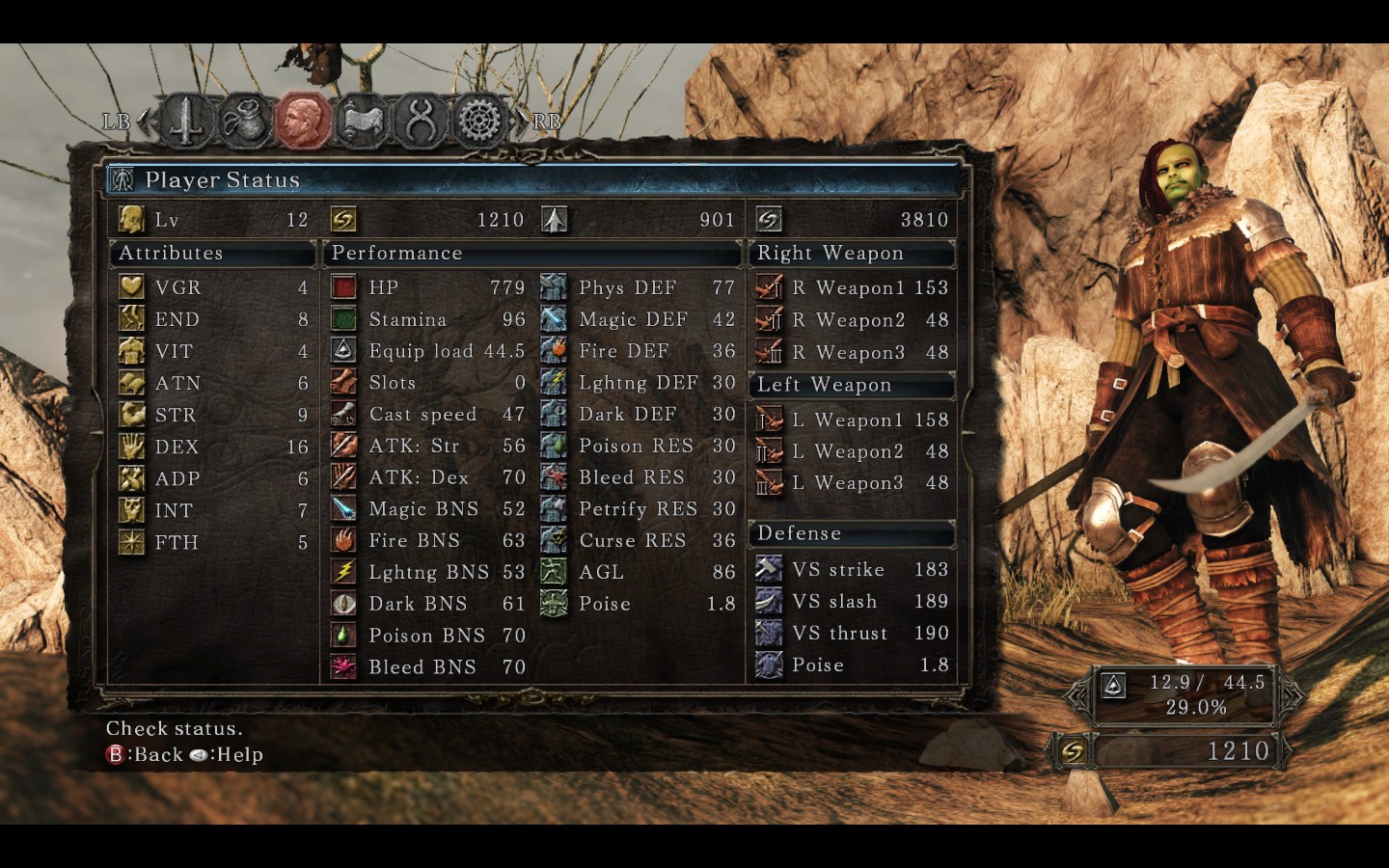Click the left arrow beside the tab row
Screen dimensions: 1389x868
[145, 122]
